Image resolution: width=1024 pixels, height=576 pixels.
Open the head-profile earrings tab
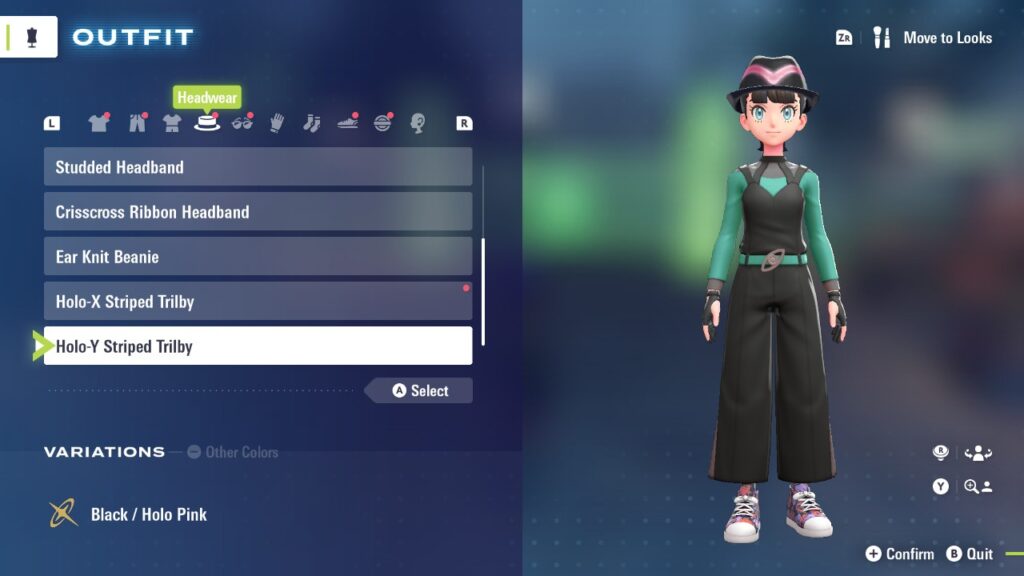(x=418, y=123)
